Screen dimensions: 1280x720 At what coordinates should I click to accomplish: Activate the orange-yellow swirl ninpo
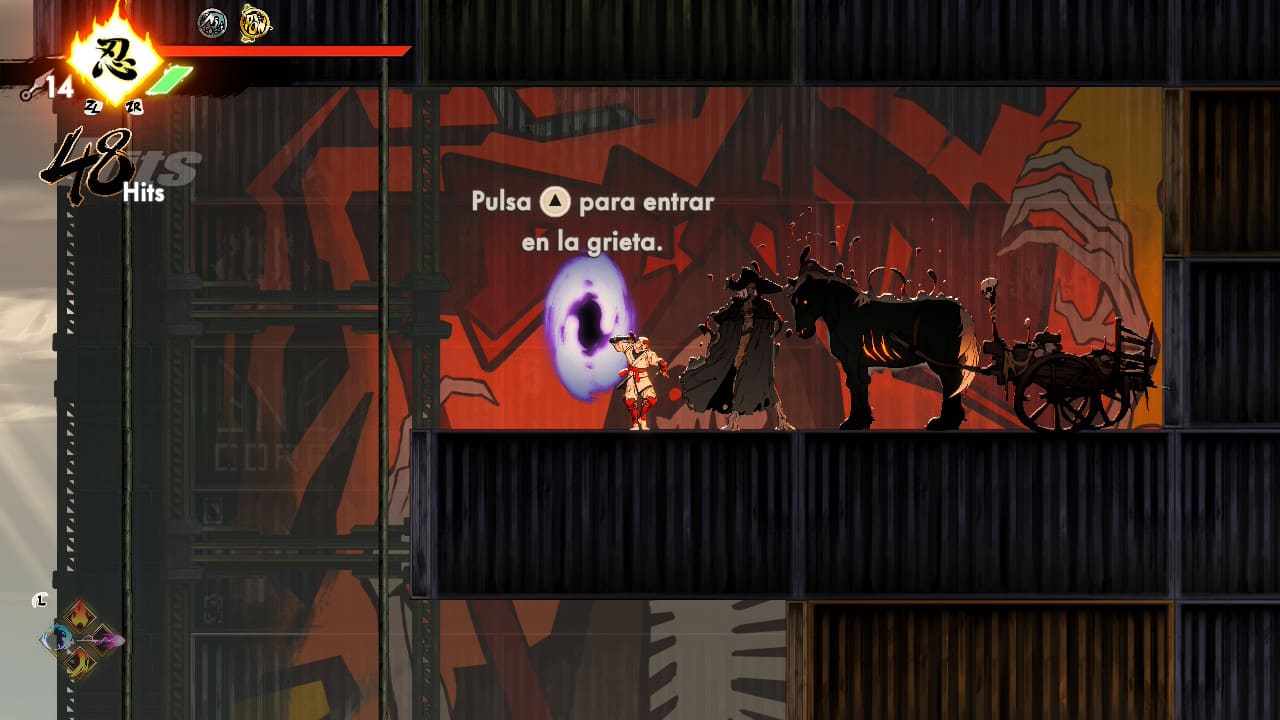80,661
